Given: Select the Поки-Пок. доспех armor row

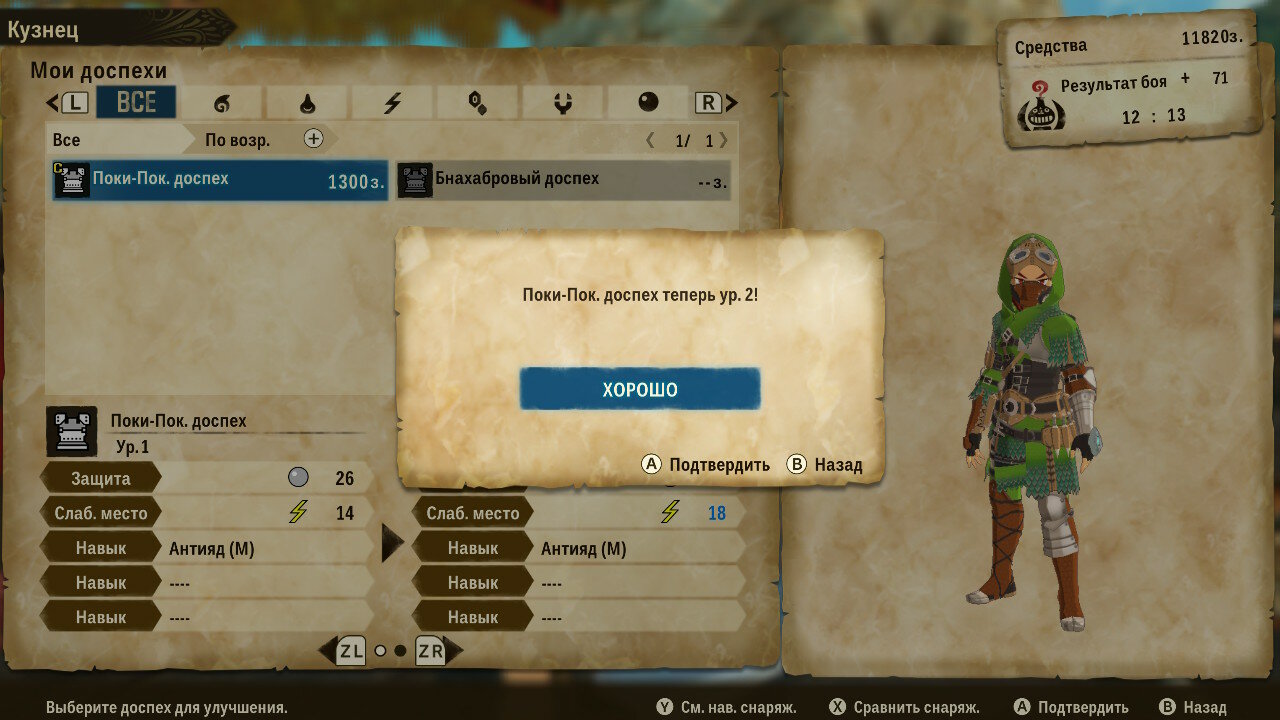Looking at the screenshot, I should 220,180.
